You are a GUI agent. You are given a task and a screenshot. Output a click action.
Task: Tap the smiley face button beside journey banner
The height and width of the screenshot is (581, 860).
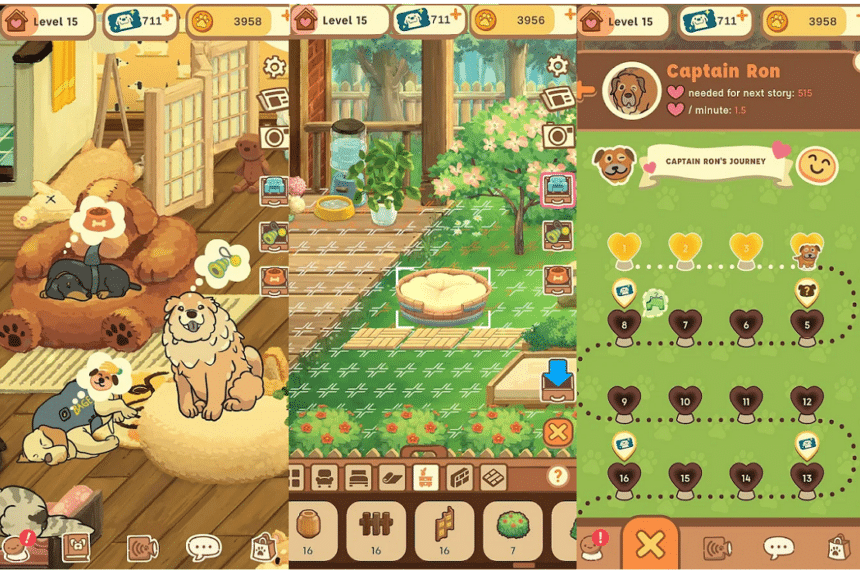click(x=818, y=166)
